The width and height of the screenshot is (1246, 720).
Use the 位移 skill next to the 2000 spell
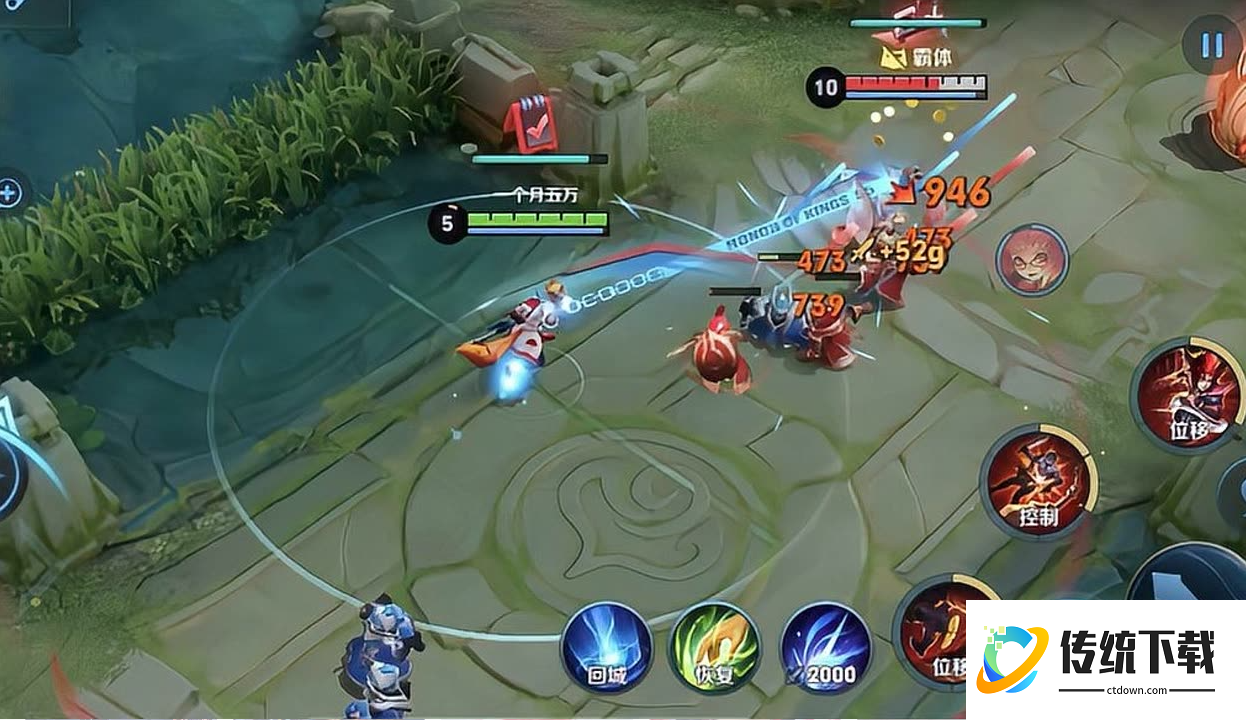[x=933, y=630]
